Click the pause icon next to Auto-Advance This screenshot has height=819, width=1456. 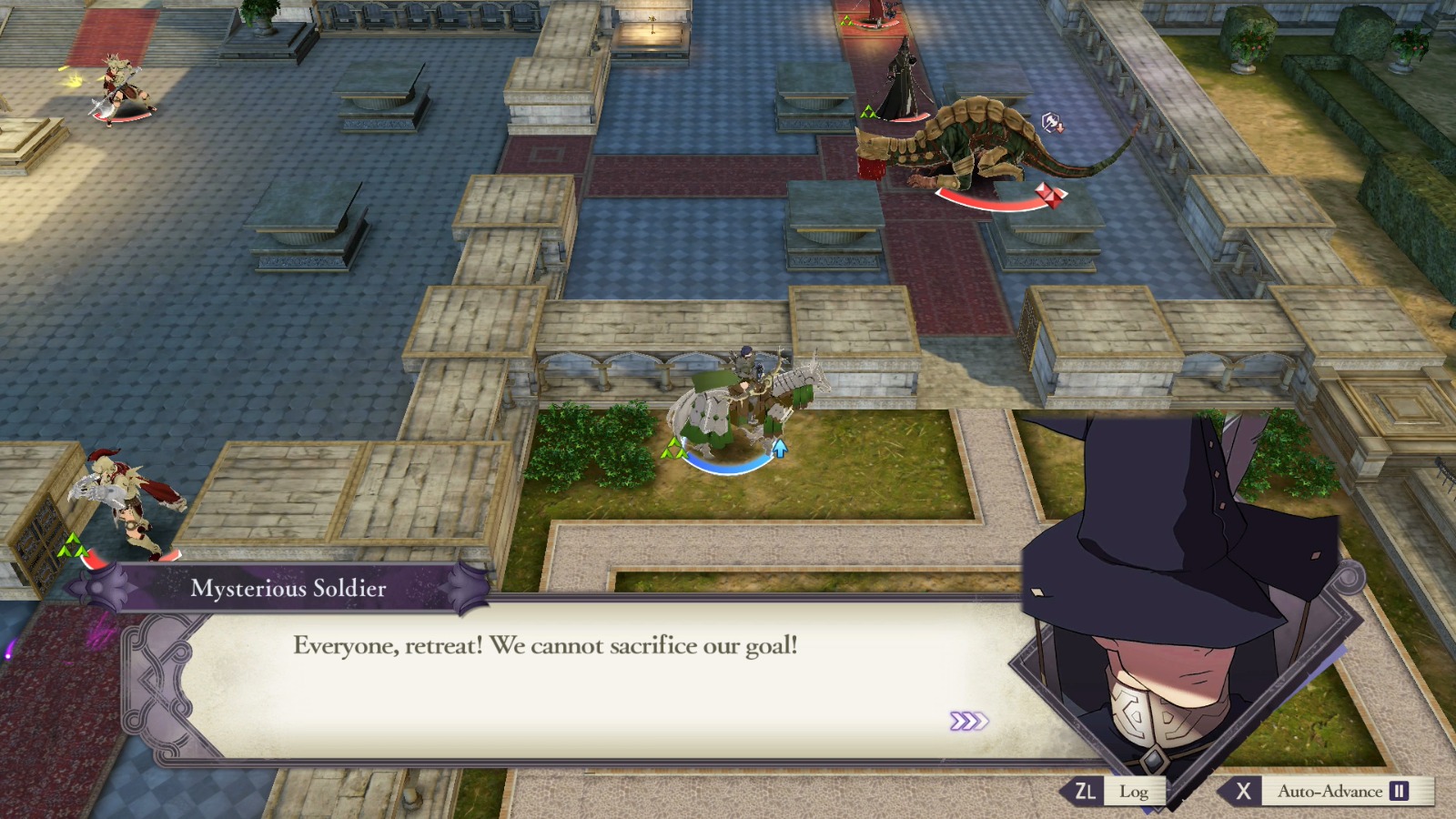click(1399, 791)
